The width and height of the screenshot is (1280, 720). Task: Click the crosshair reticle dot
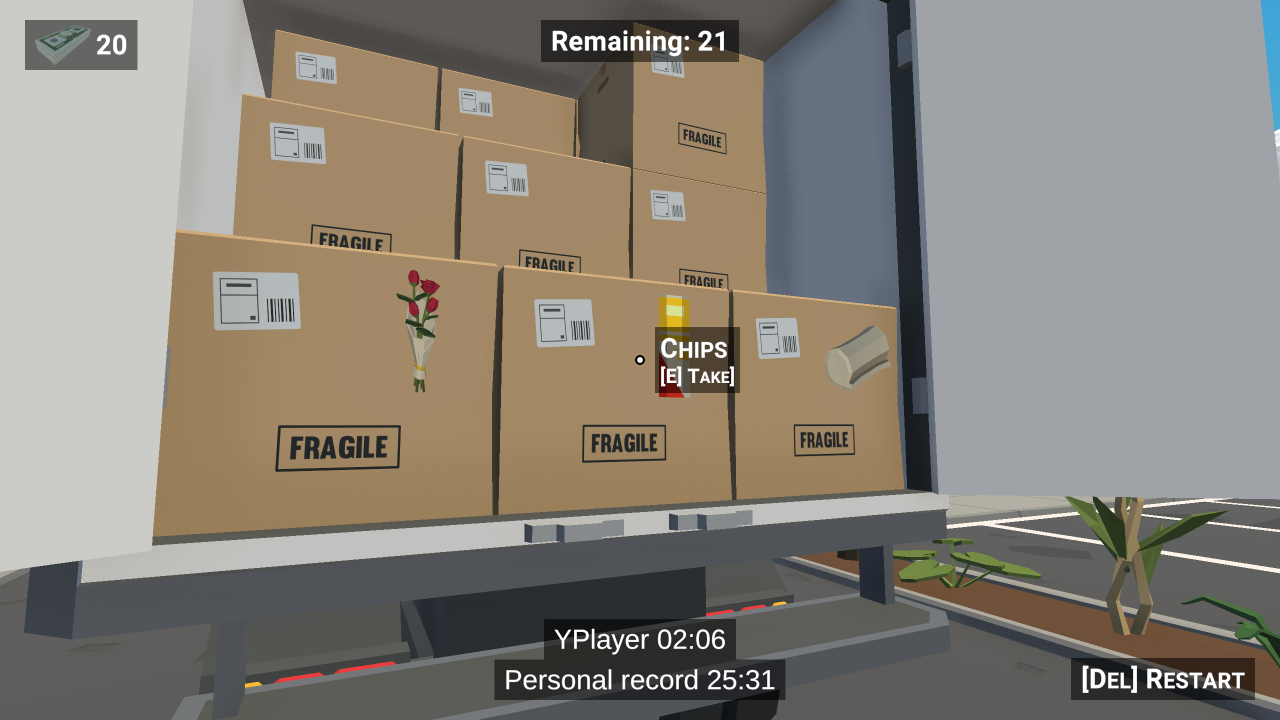point(639,360)
